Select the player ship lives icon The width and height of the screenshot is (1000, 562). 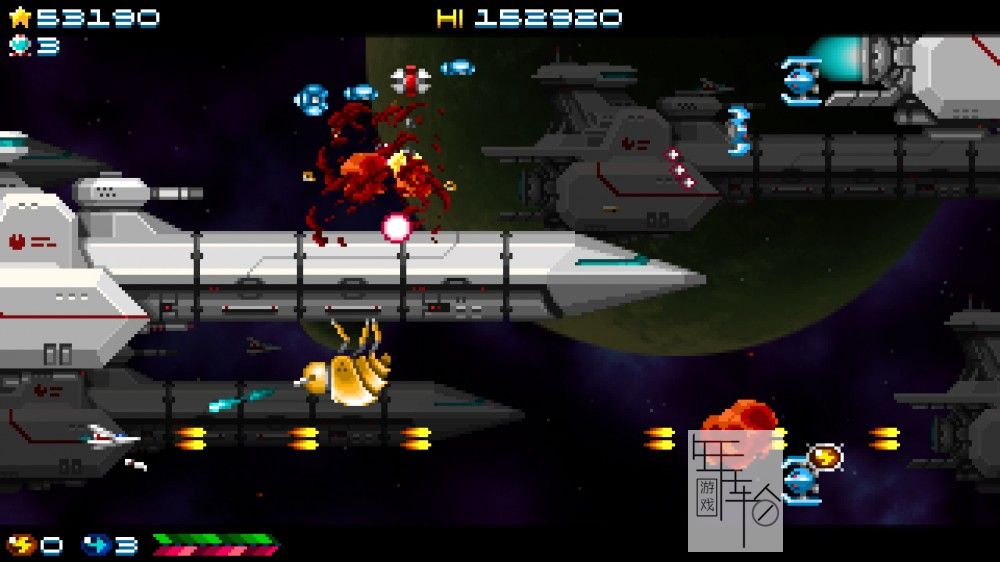[20, 45]
